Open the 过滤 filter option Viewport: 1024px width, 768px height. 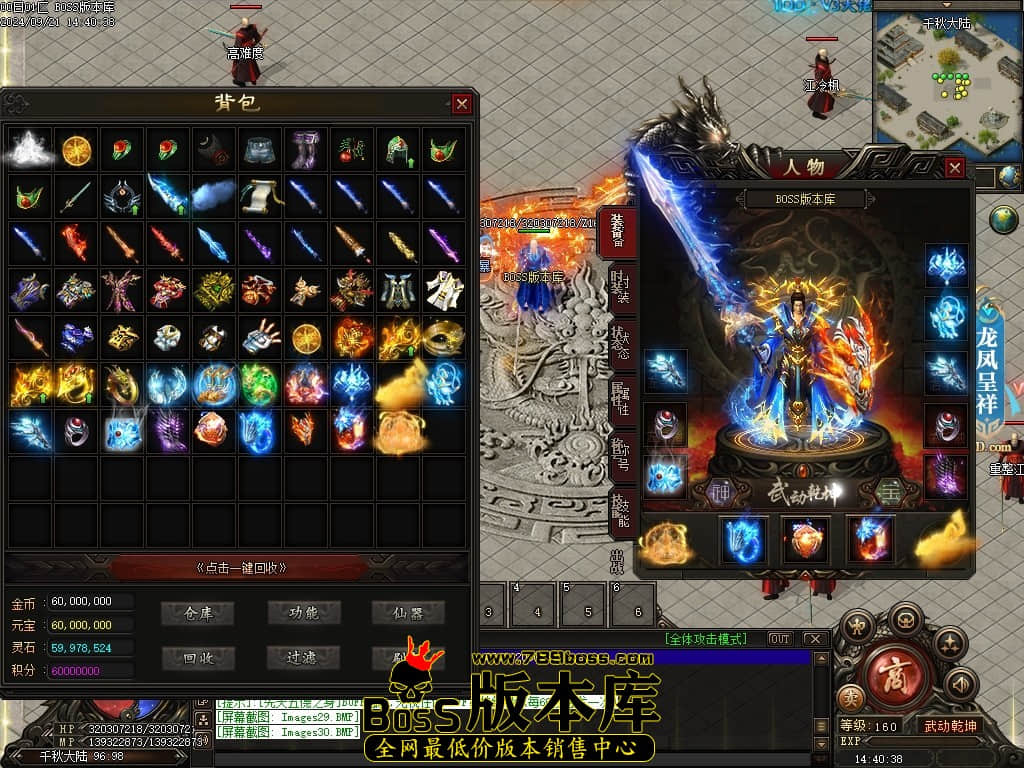pos(303,657)
